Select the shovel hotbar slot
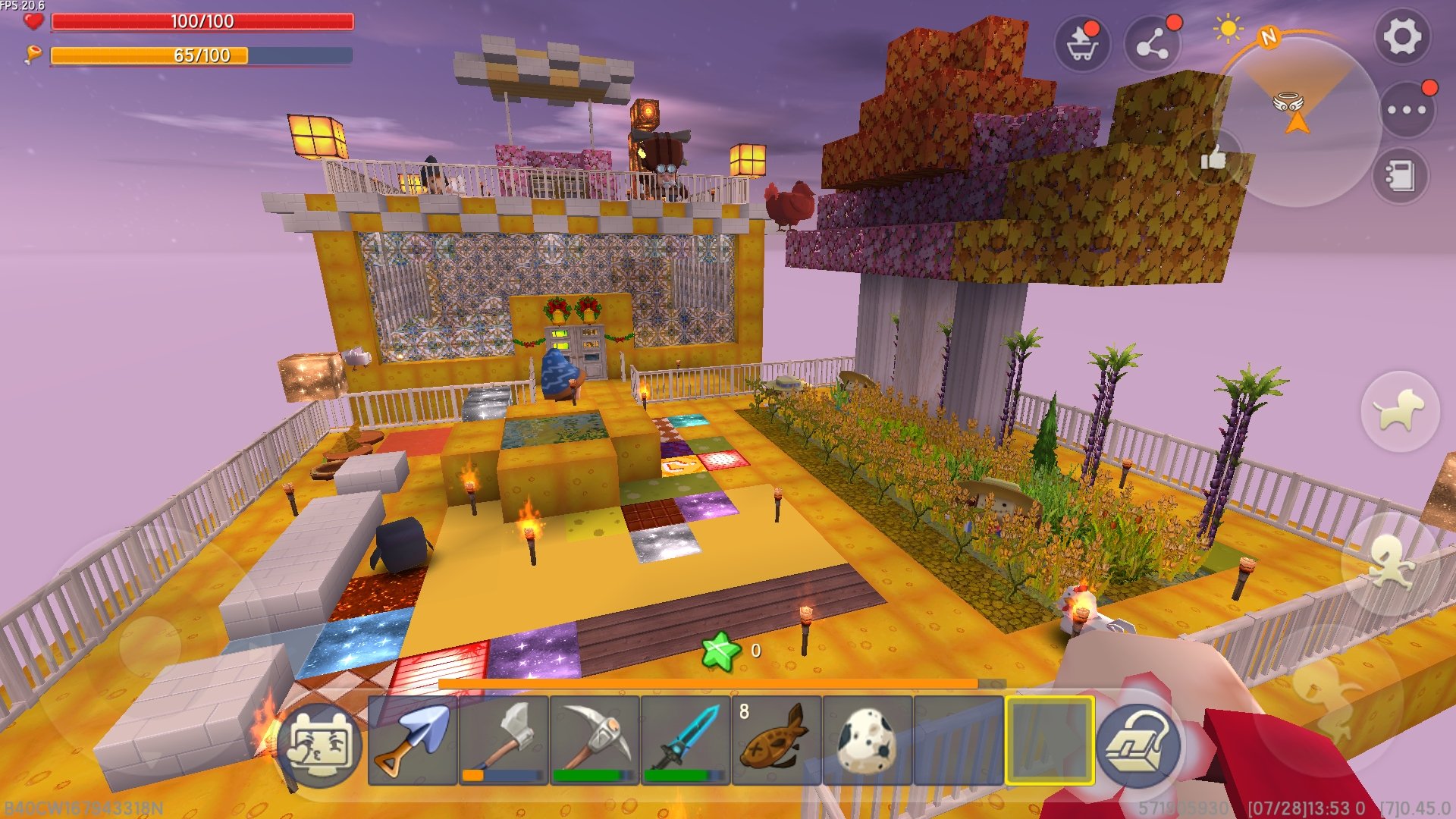 (x=413, y=740)
